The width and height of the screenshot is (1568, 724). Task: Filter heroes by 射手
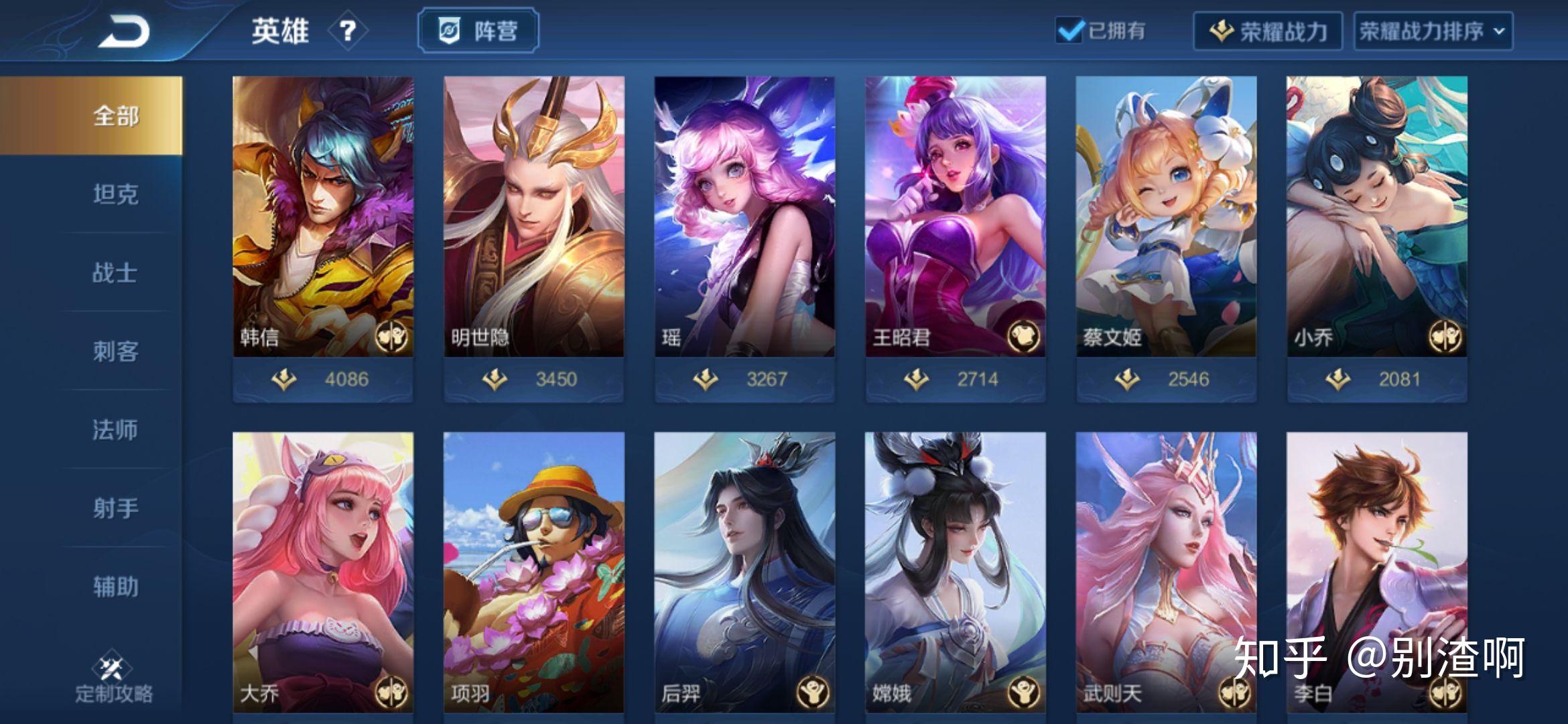click(x=115, y=508)
